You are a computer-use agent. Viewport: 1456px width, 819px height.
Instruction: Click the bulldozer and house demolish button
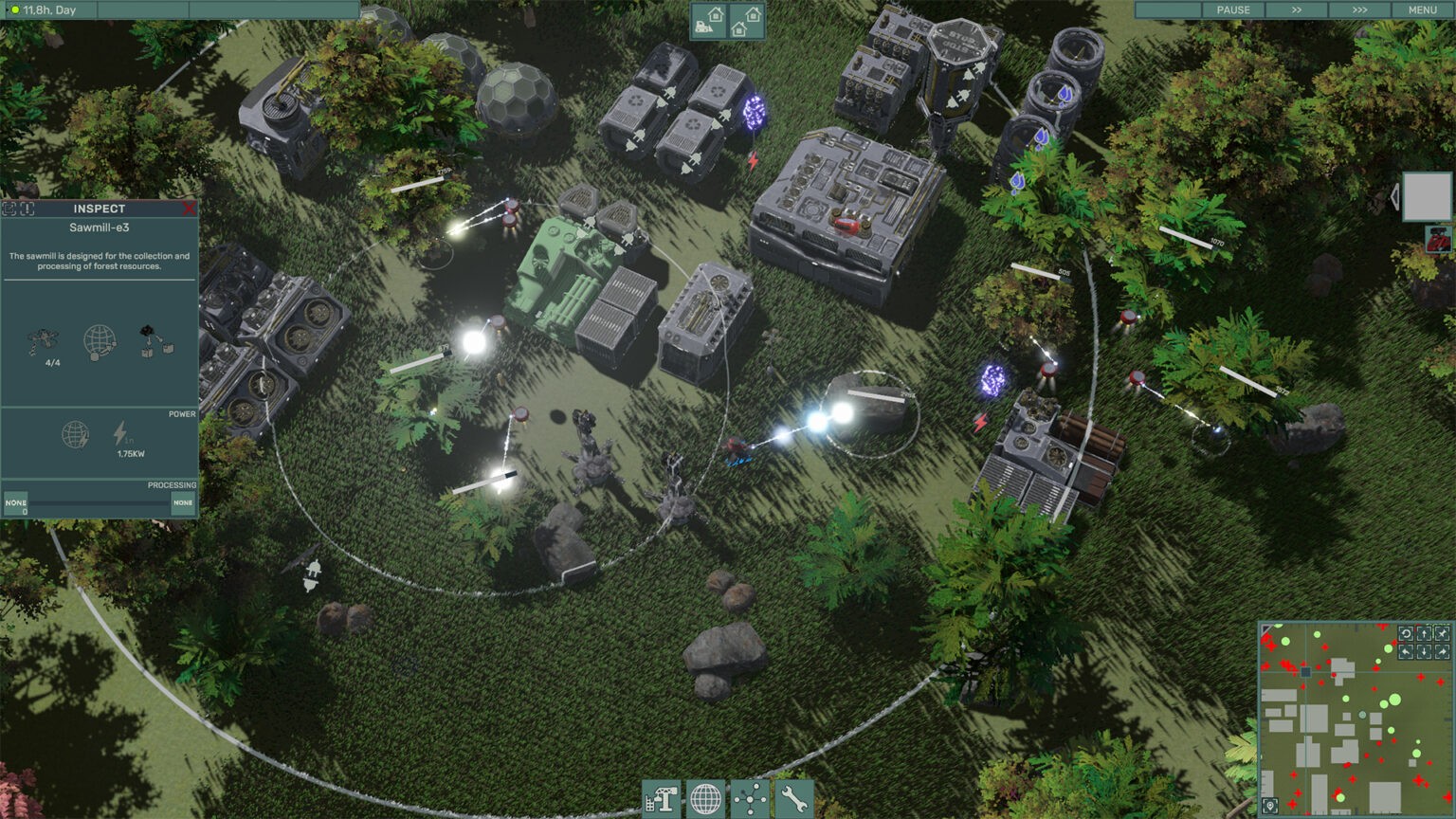point(710,21)
